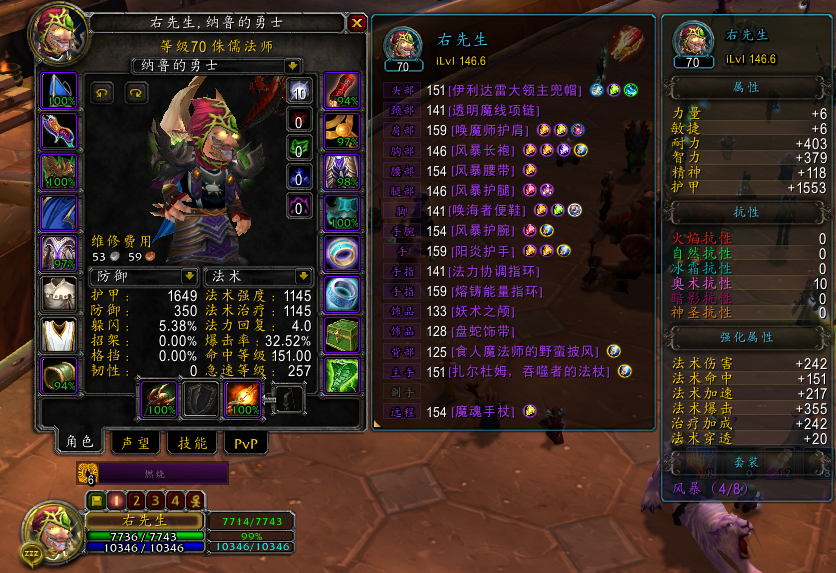The height and width of the screenshot is (573, 836).
Task: Rotate the character model right
Action: point(133,92)
